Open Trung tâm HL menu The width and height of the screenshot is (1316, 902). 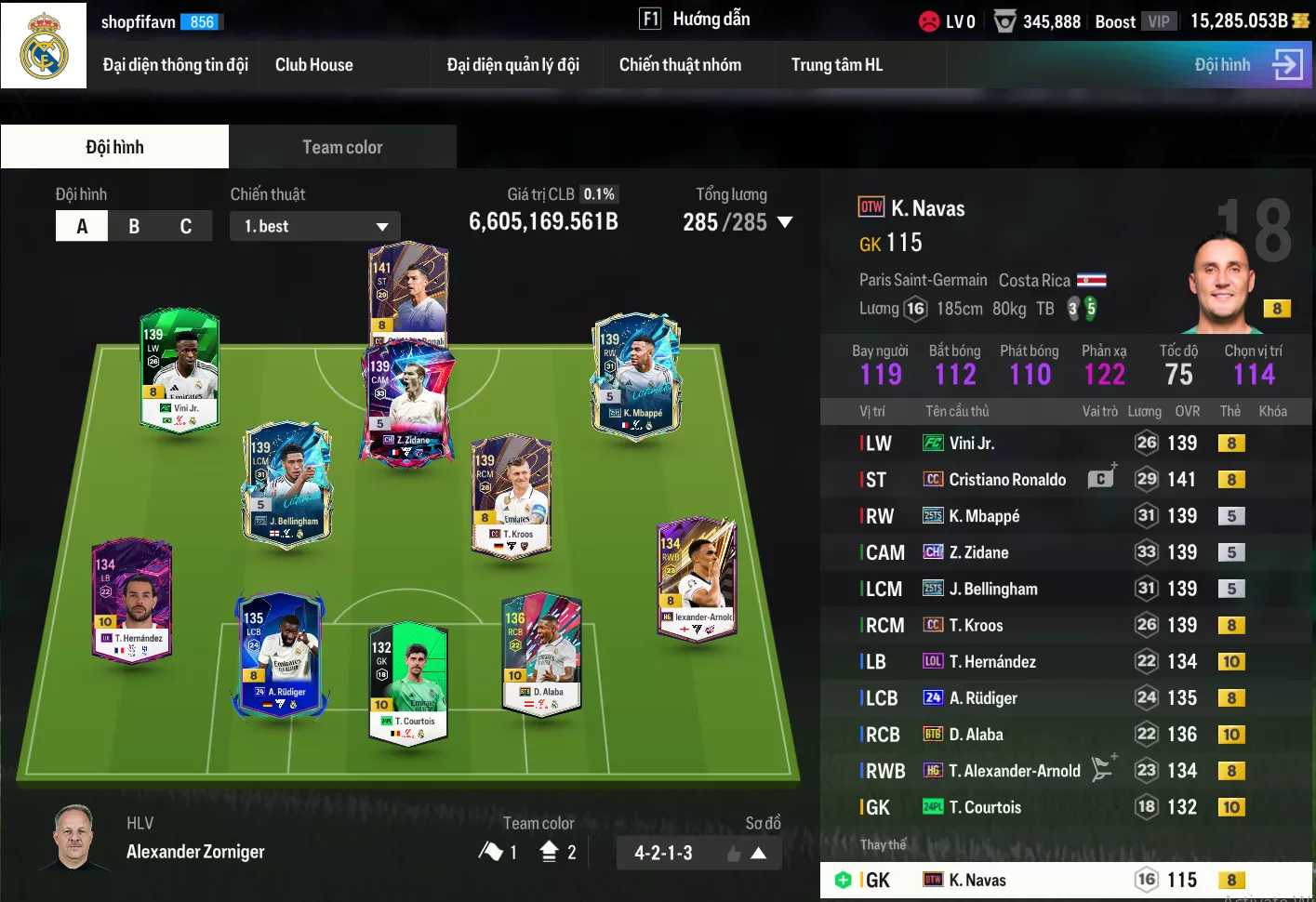pos(836,65)
